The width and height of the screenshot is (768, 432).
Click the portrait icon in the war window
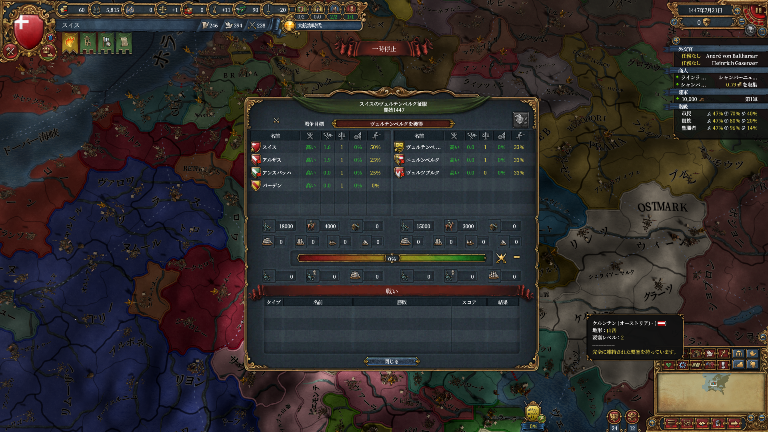point(520,118)
